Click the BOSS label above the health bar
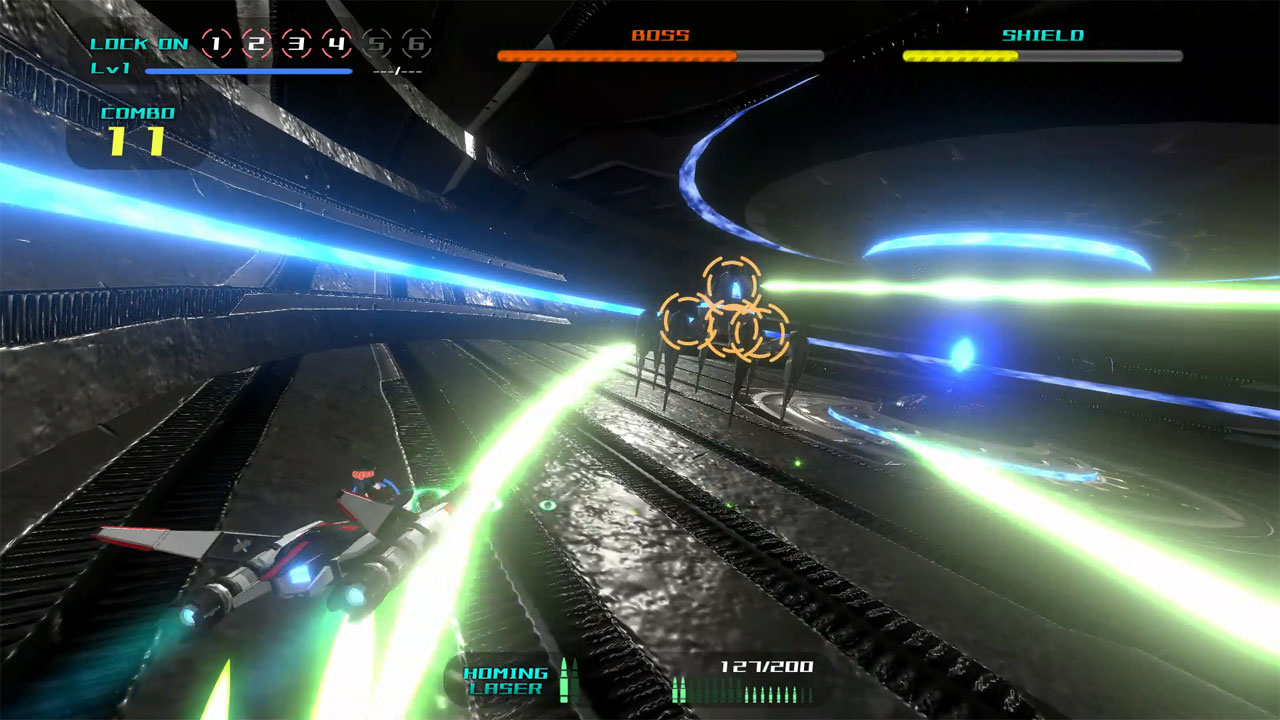The width and height of the screenshot is (1280, 720). click(658, 35)
